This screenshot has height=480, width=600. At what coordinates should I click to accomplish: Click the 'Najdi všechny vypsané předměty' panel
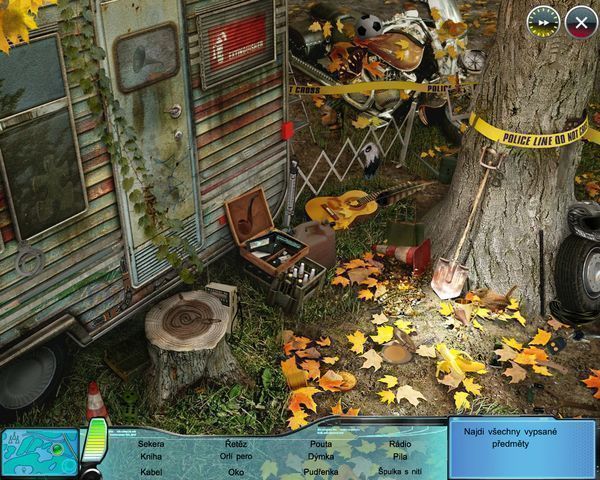click(x=521, y=448)
